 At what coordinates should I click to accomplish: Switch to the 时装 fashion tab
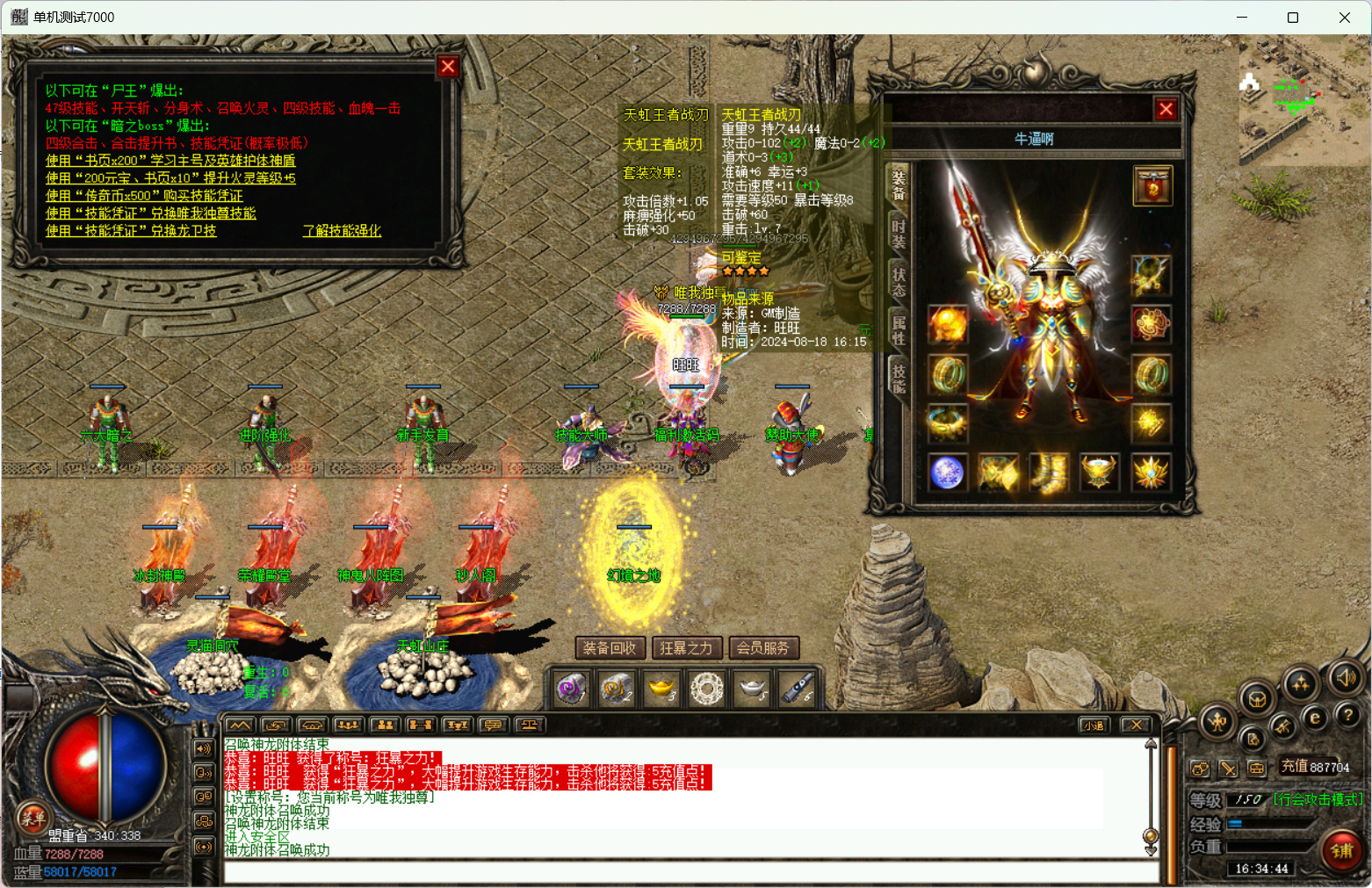tap(899, 233)
